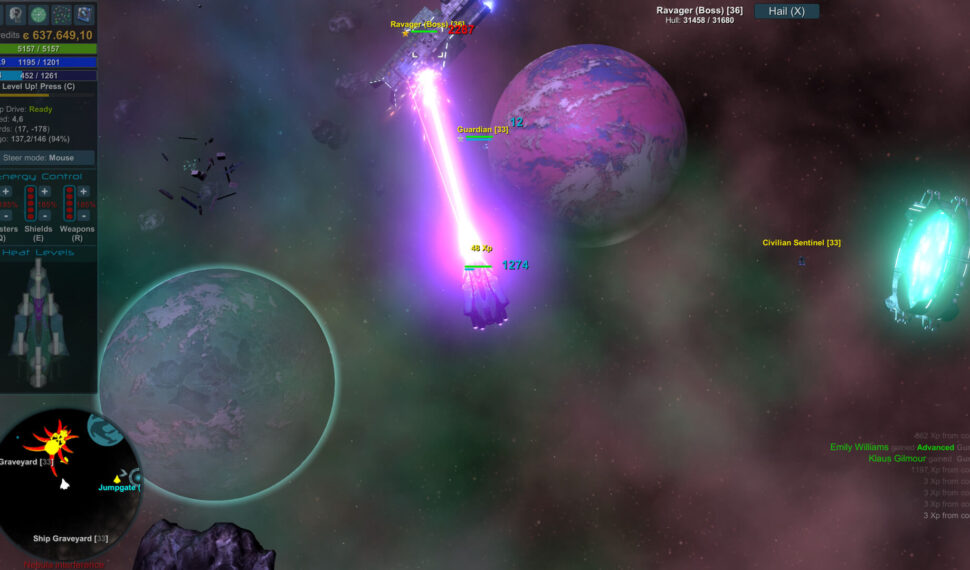Image resolution: width=970 pixels, height=570 pixels.
Task: Decrease Weapons energy with the minus button
Action: [x=82, y=217]
